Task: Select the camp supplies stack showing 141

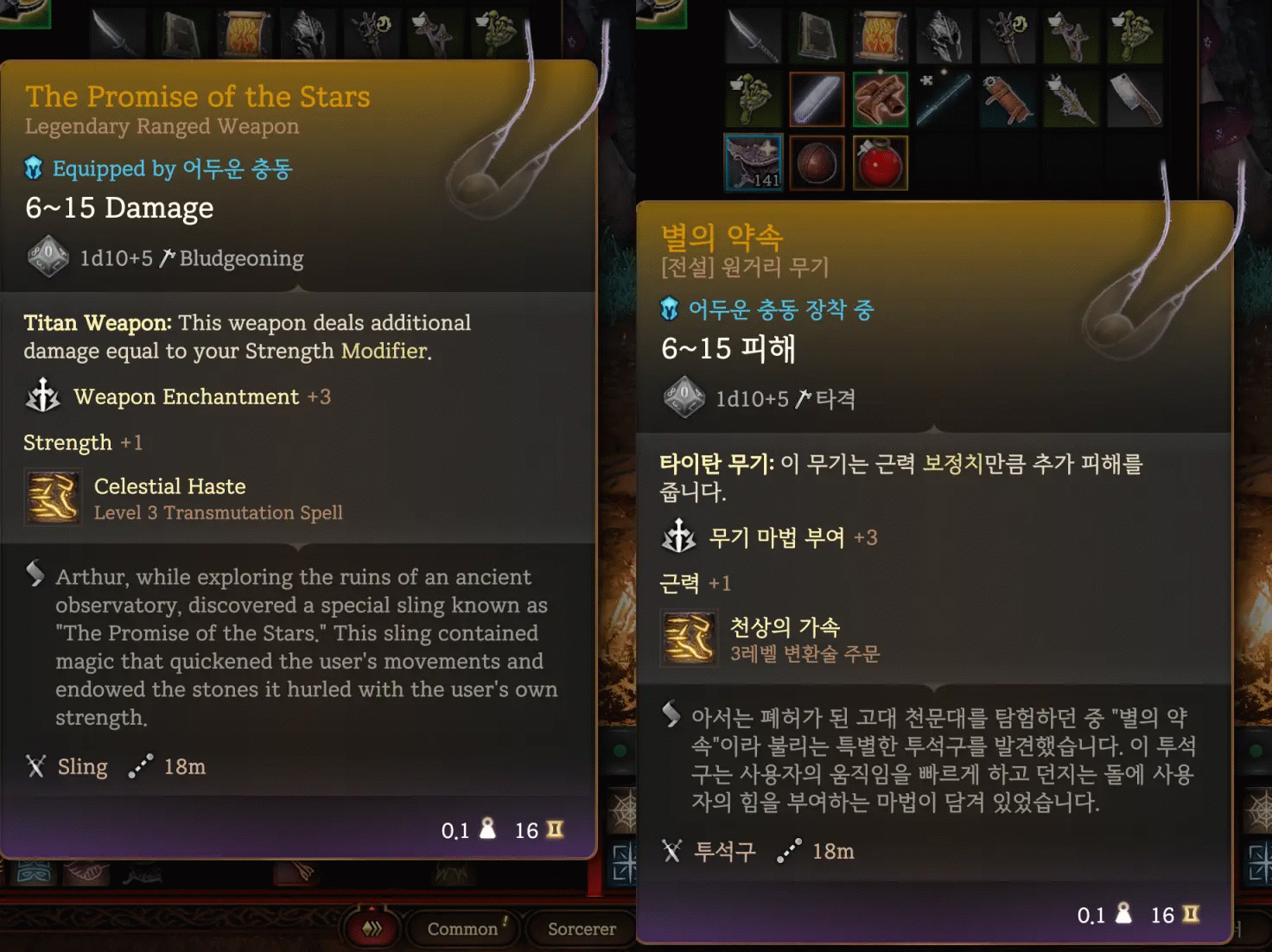Action: point(754,162)
